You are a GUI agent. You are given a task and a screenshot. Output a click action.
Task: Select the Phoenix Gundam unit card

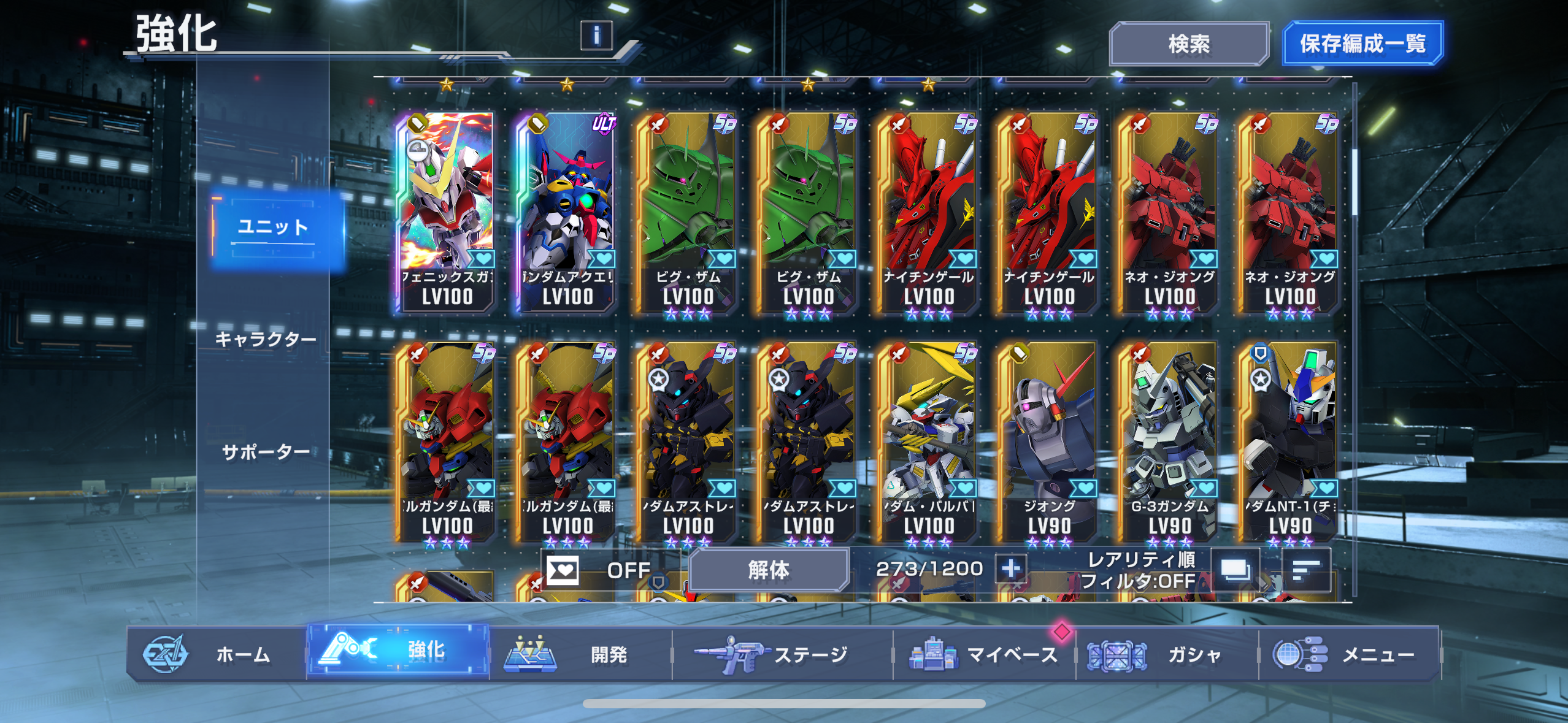447,212
